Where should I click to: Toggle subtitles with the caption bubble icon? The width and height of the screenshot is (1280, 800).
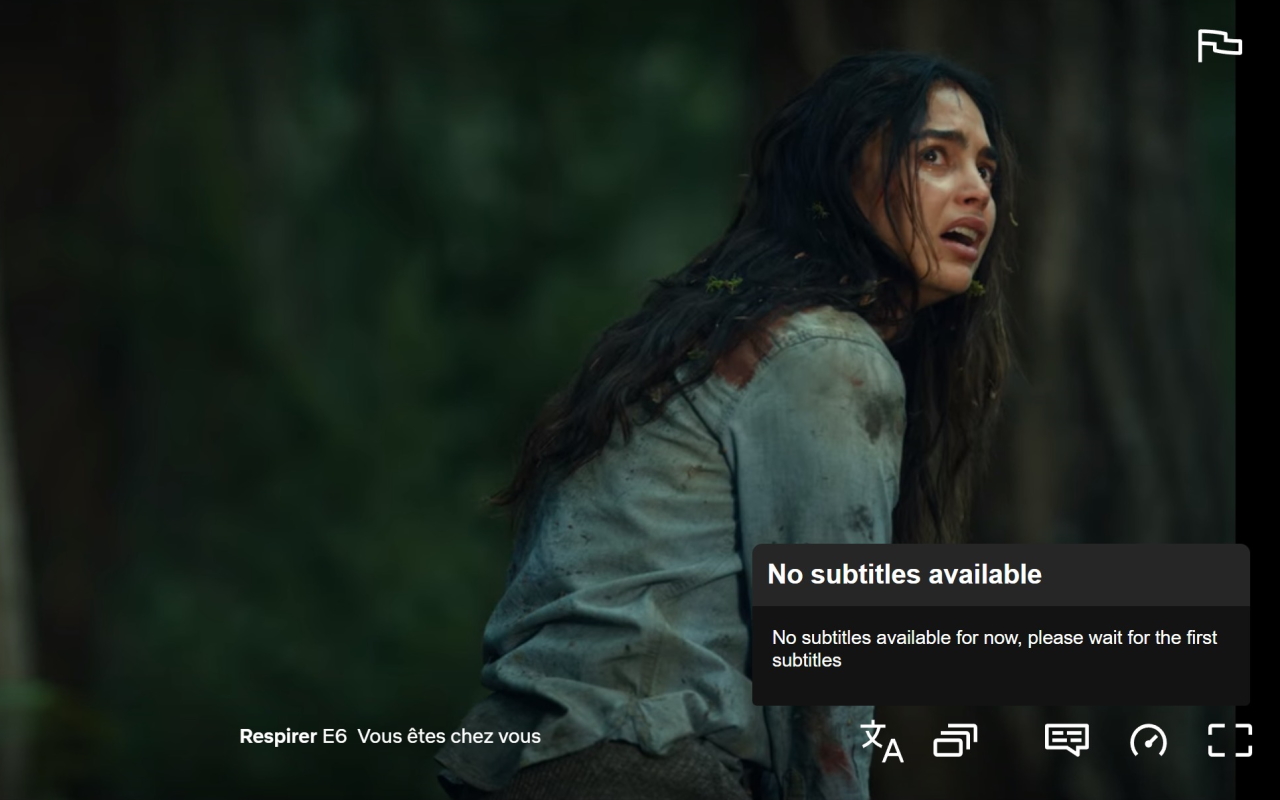pyautogui.click(x=1065, y=740)
